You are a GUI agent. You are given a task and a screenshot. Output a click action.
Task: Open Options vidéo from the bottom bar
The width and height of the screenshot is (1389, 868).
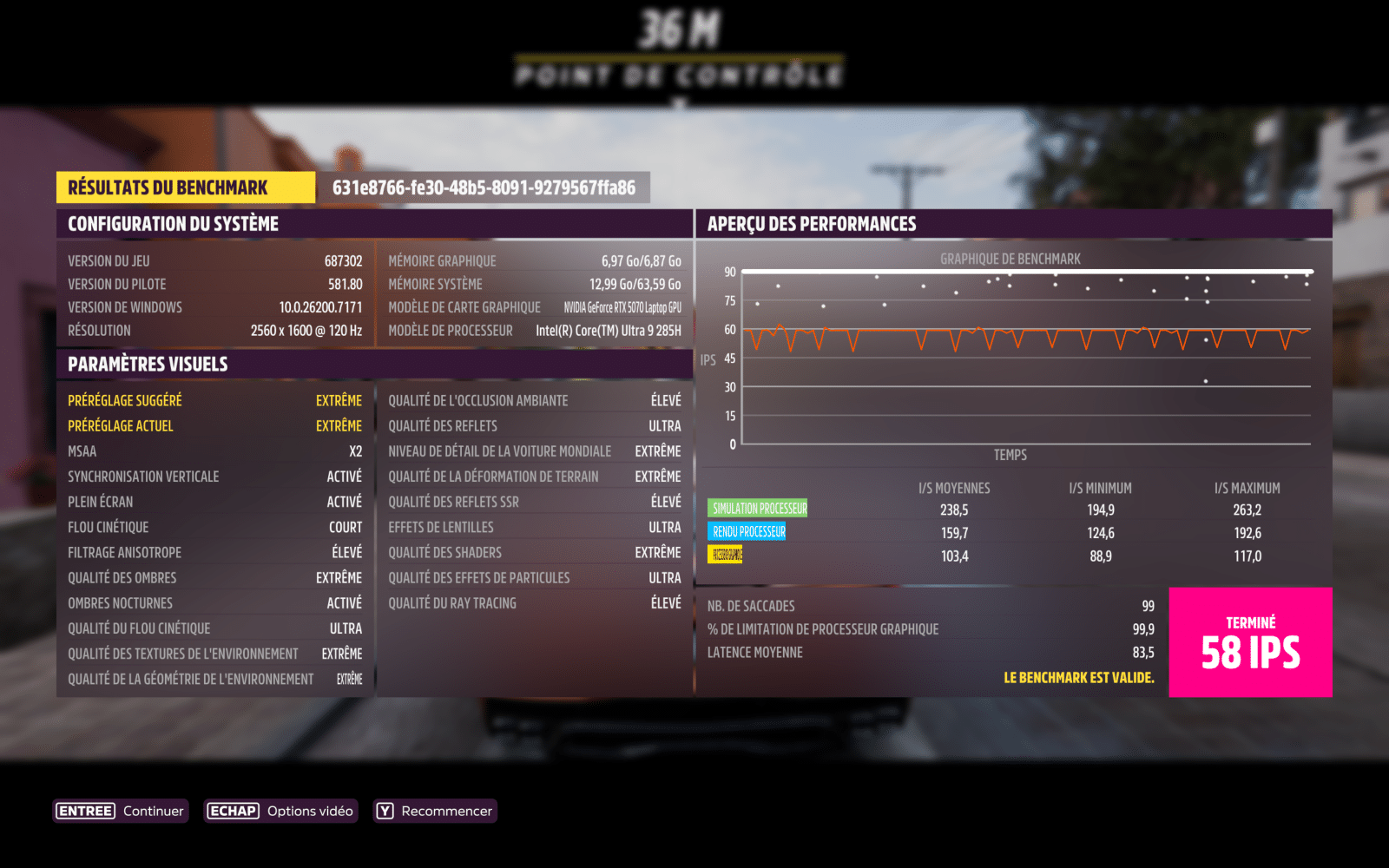[x=280, y=811]
